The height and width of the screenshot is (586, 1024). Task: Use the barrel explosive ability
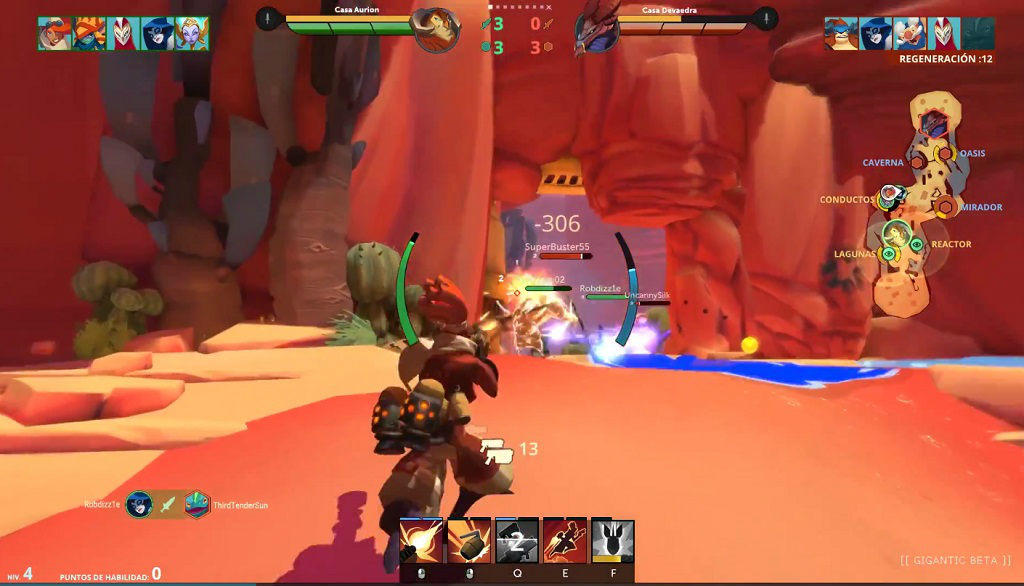point(468,541)
